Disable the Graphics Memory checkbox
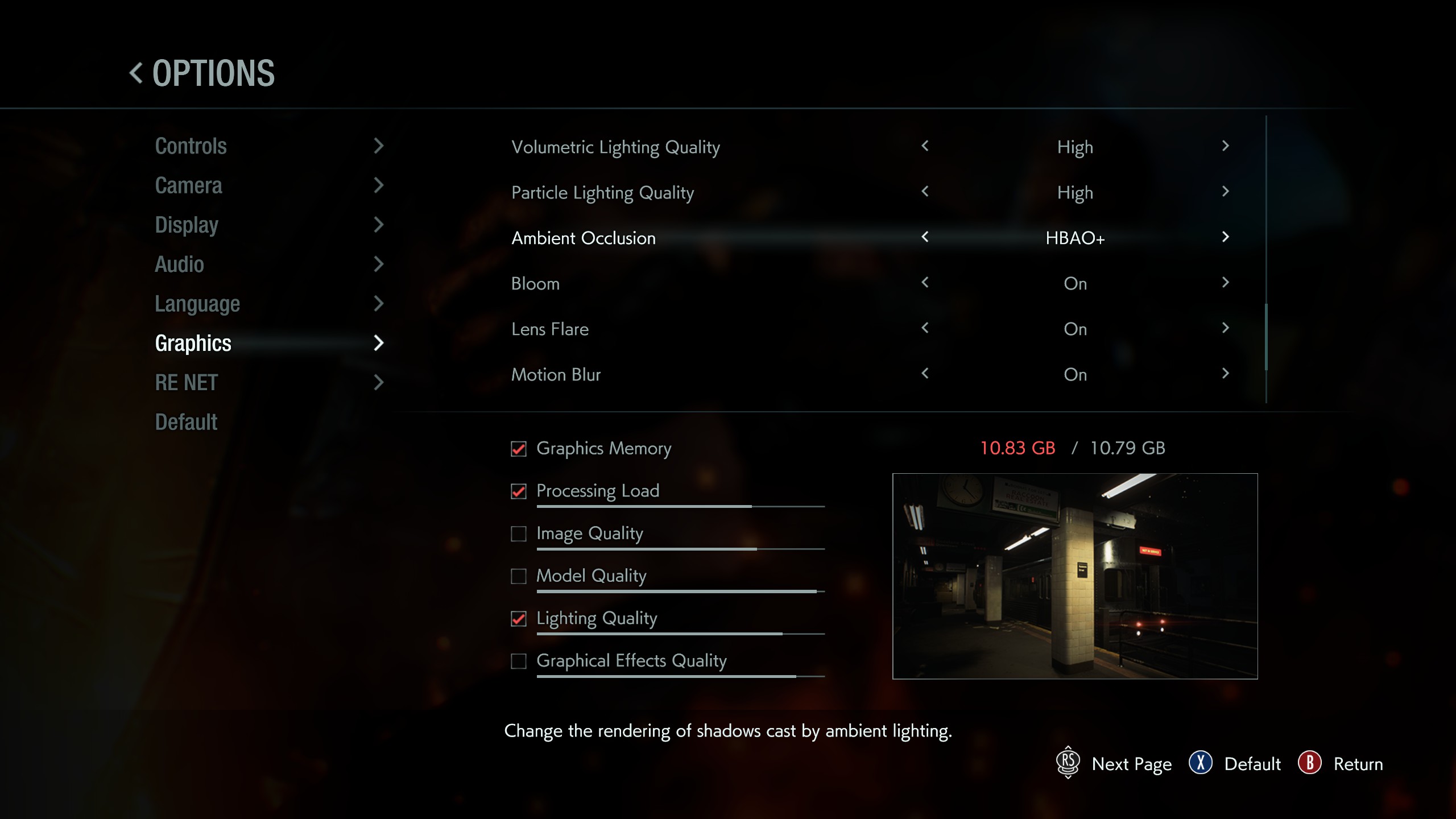 [x=518, y=449]
